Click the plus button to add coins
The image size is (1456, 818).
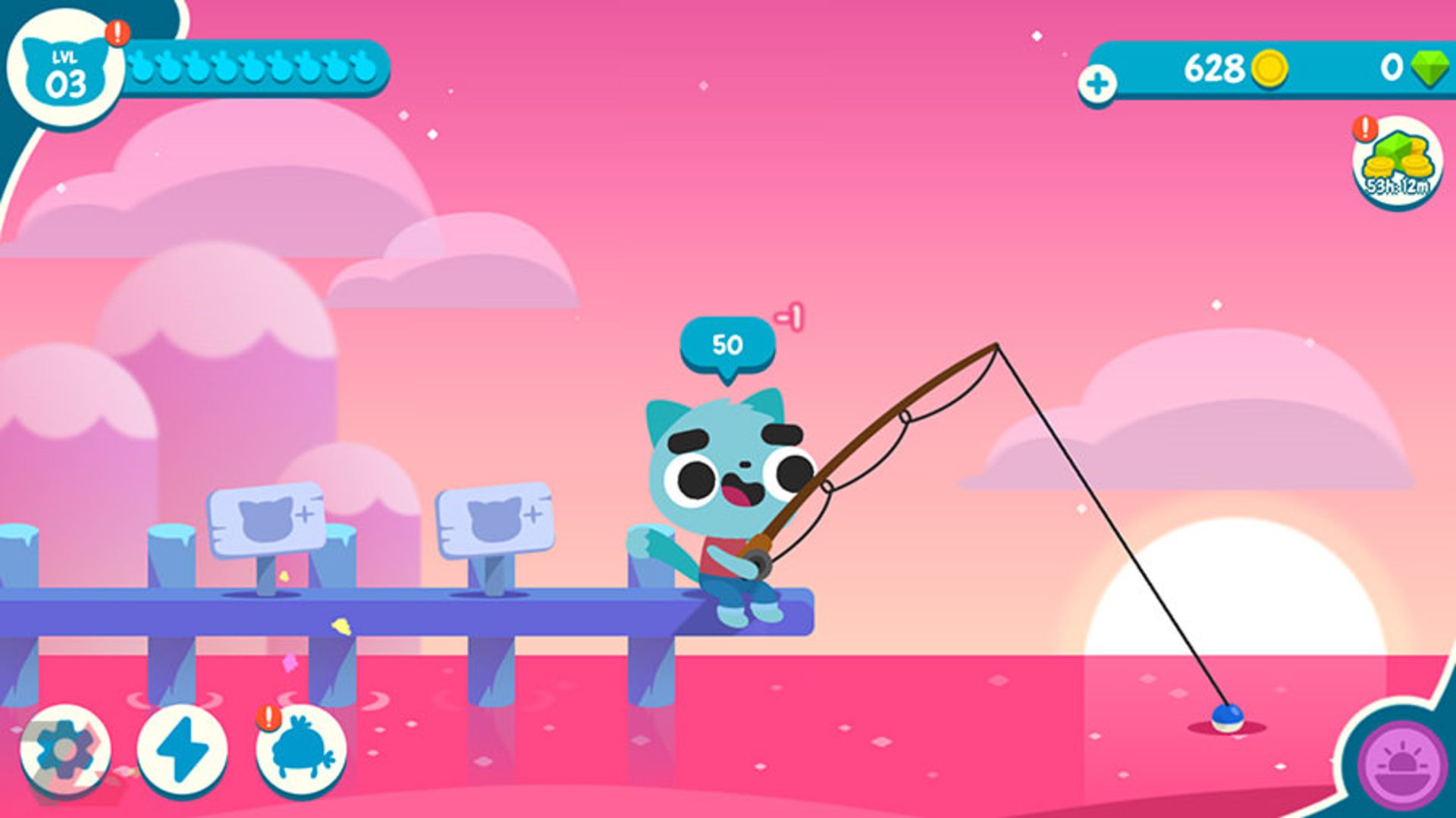pos(1097,83)
